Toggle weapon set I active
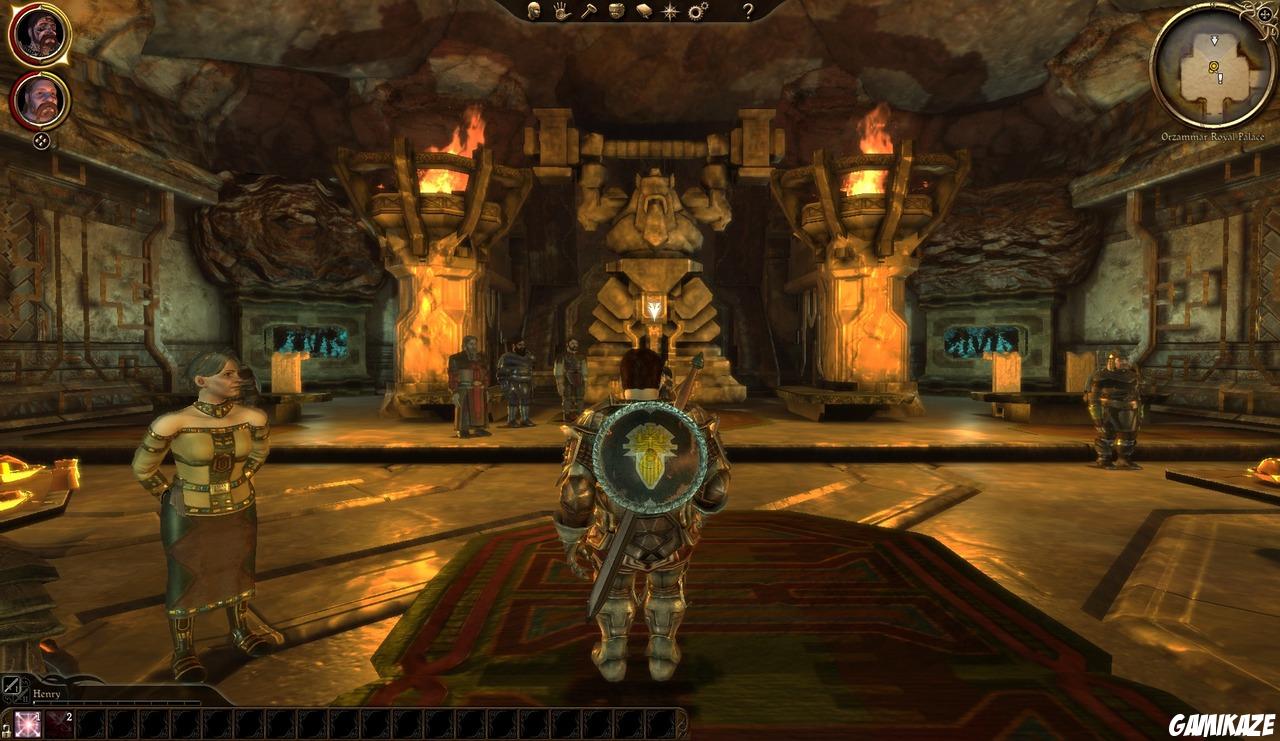 (x=9, y=687)
